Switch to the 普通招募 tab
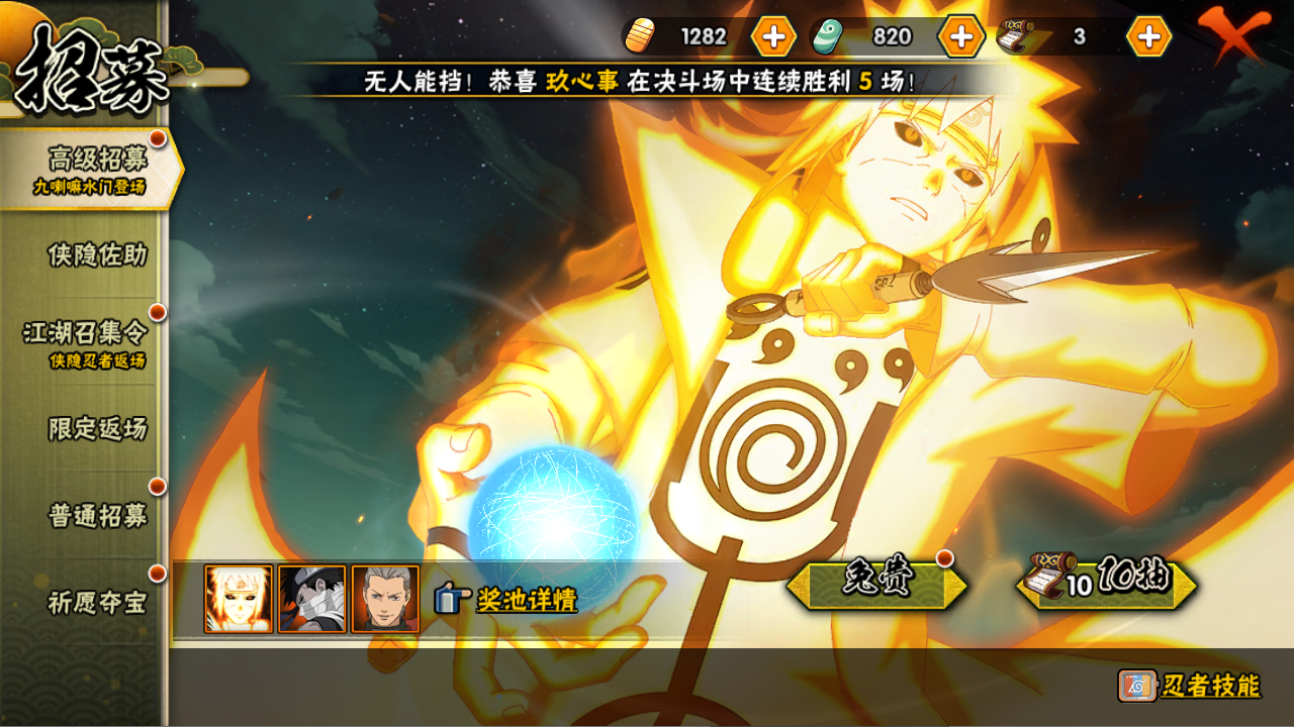The width and height of the screenshot is (1294, 727). 97,515
